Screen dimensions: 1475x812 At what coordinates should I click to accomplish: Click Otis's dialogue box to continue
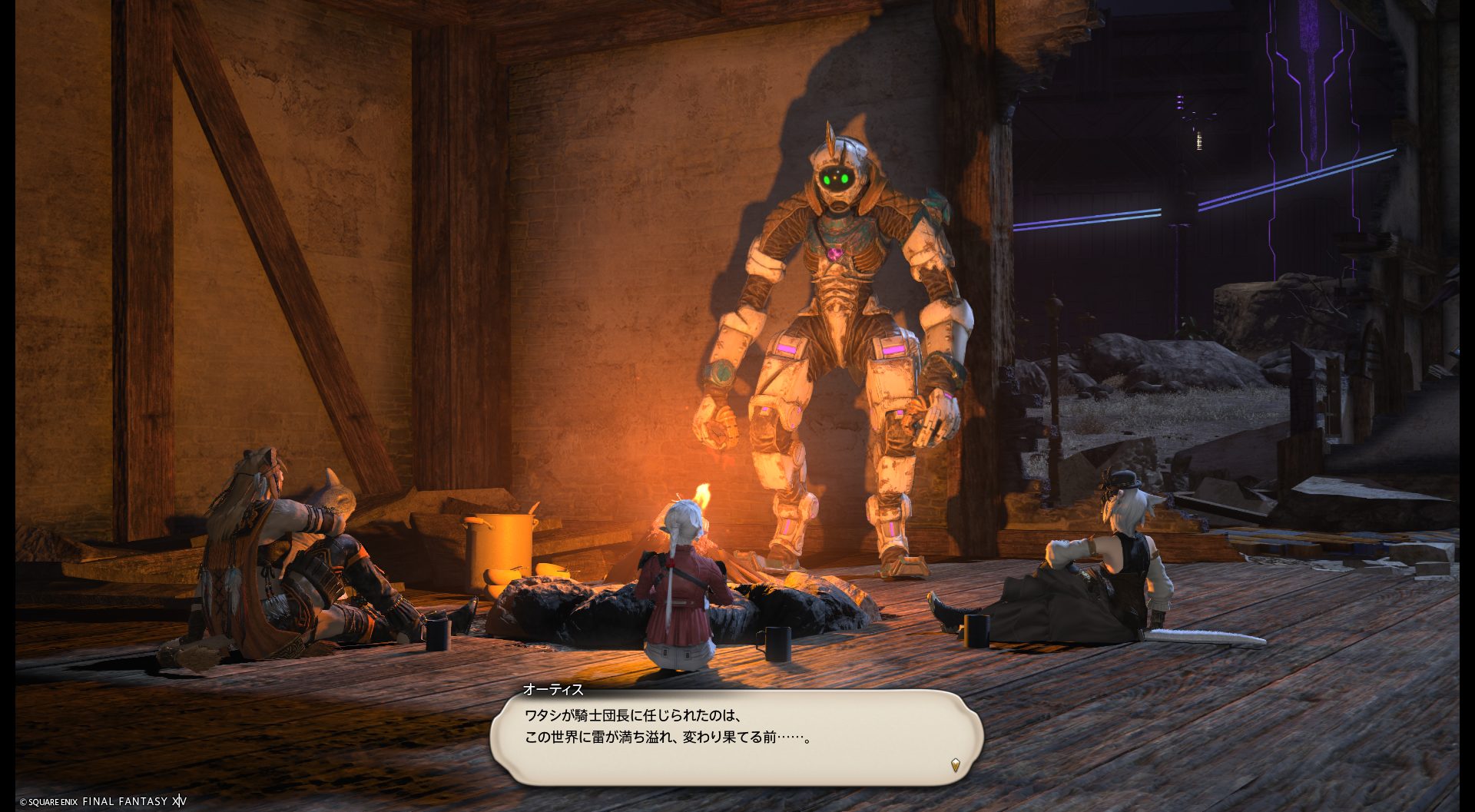(x=736, y=736)
